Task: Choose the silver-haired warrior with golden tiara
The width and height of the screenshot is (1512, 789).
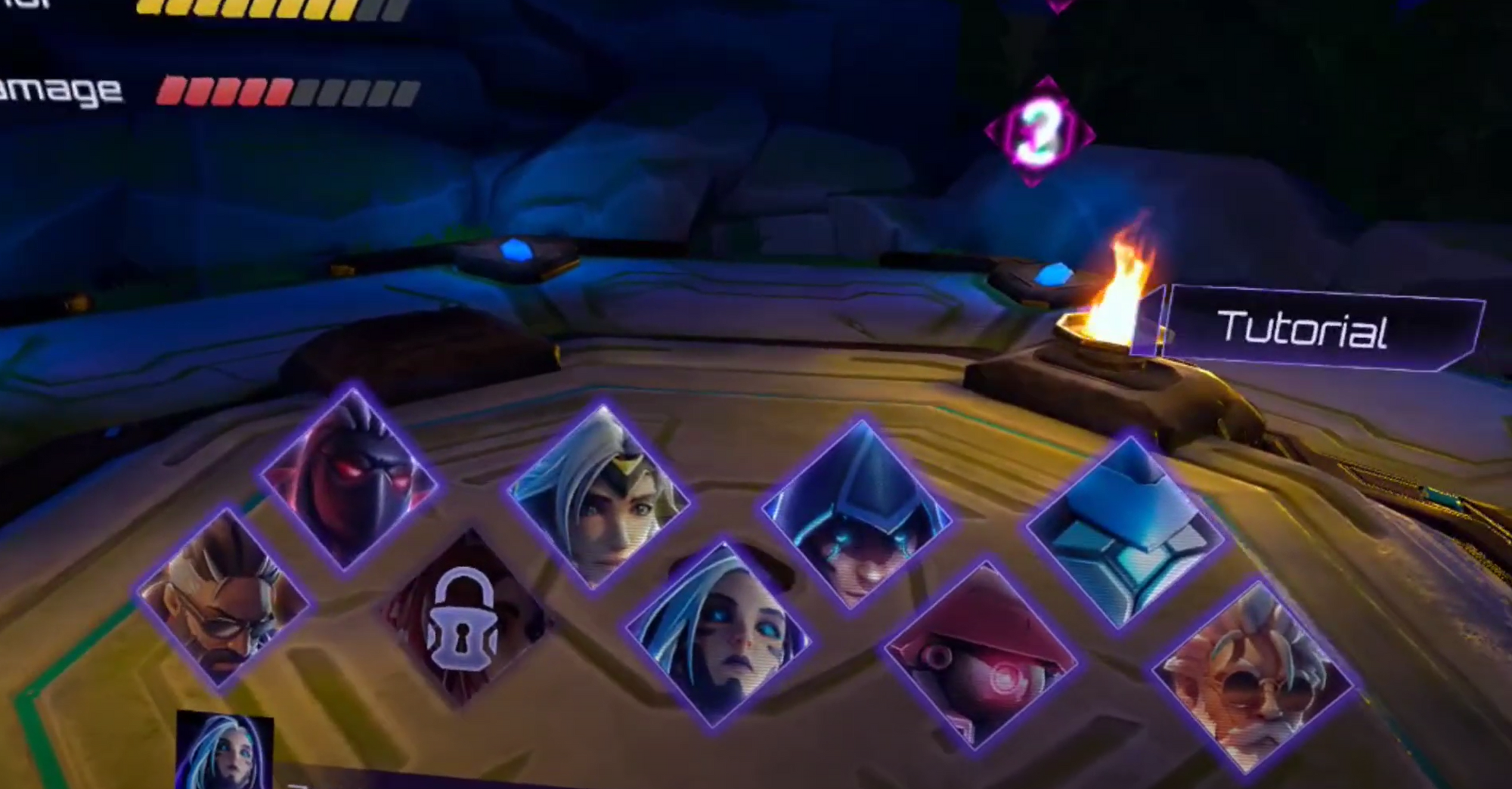Action: [x=605, y=495]
